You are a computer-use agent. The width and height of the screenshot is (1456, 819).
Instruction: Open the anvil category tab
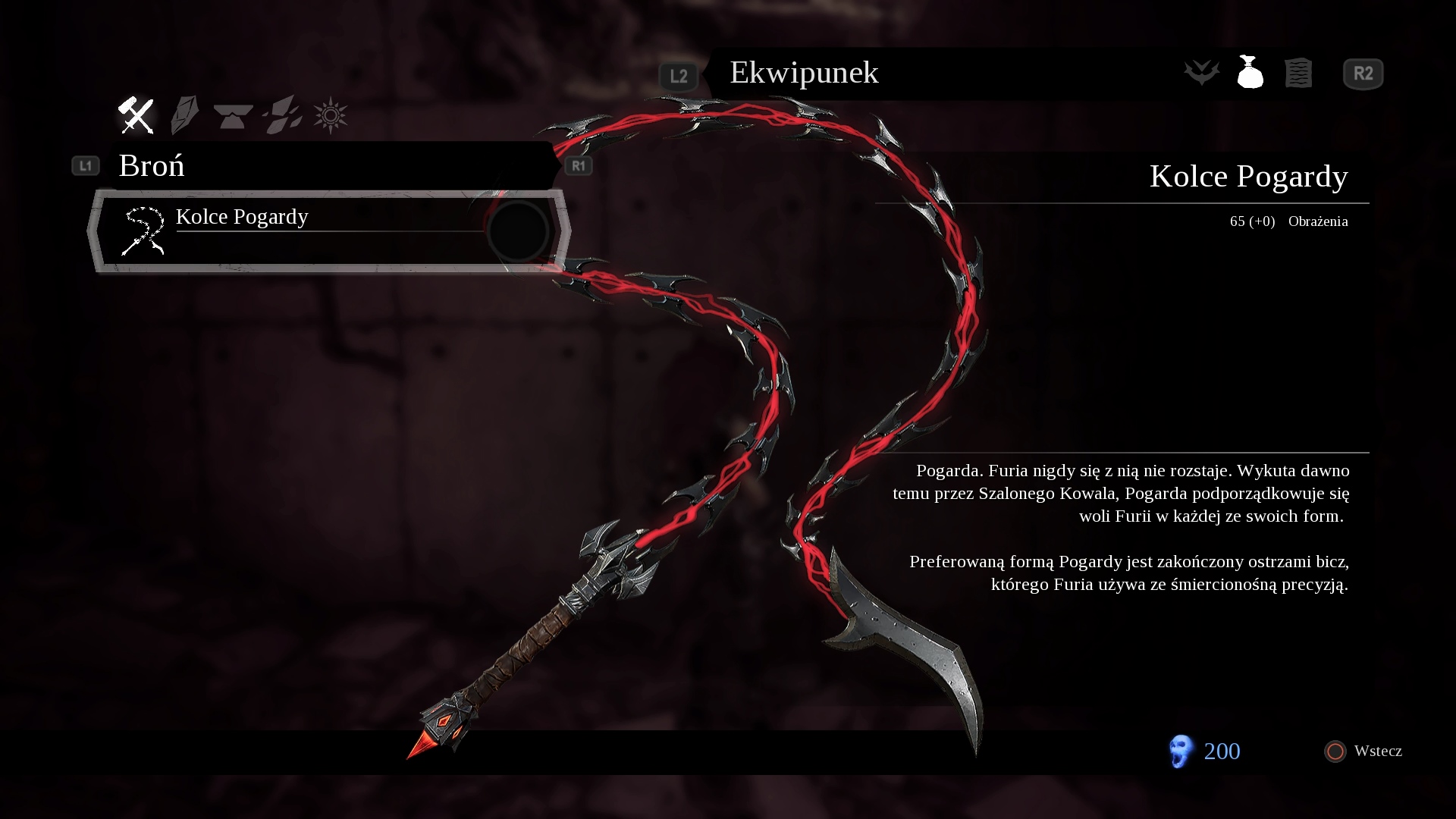point(233,116)
